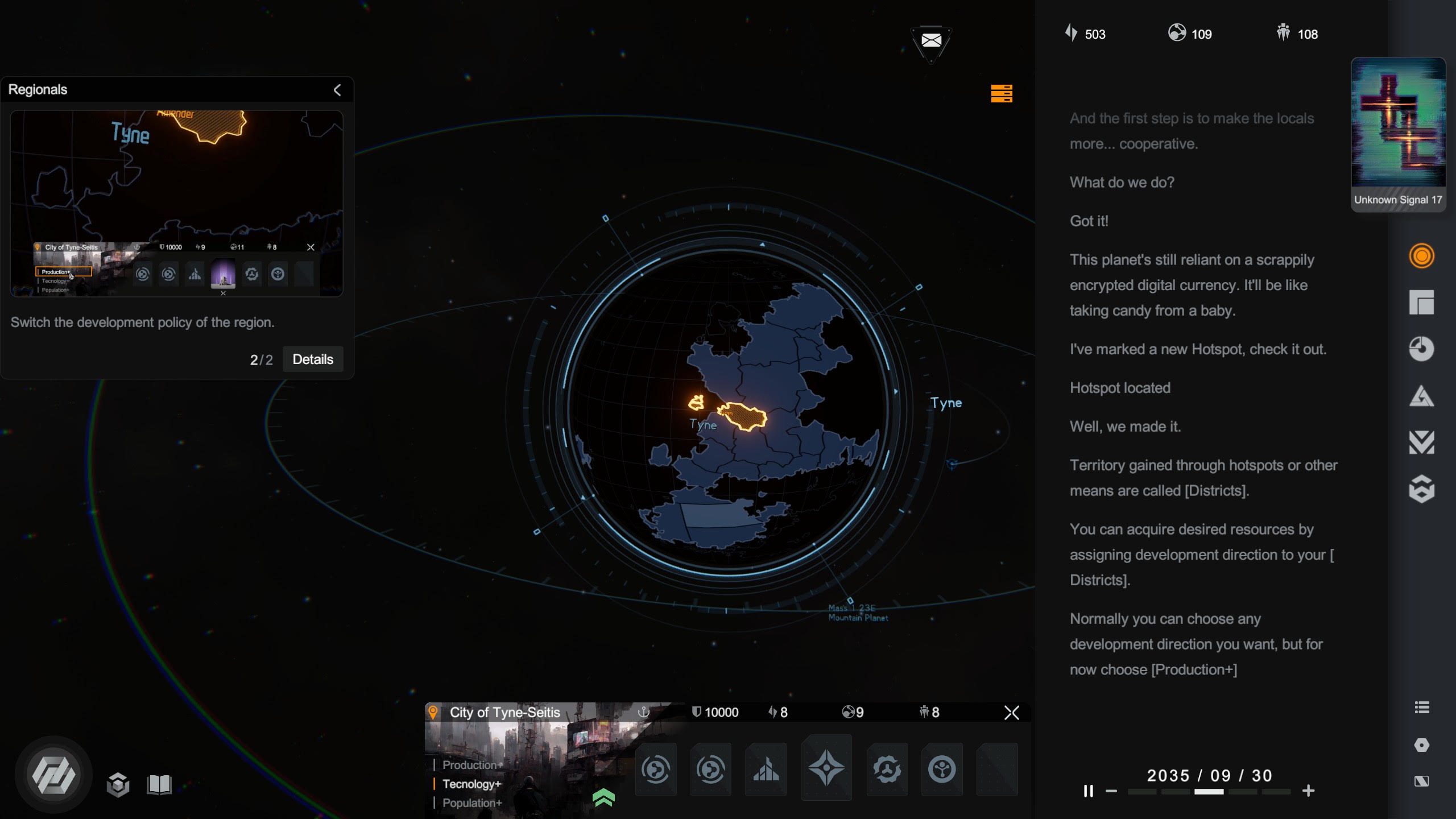Close the City of Tyne-Seitis panel
The image size is (1456, 819).
pos(1011,713)
